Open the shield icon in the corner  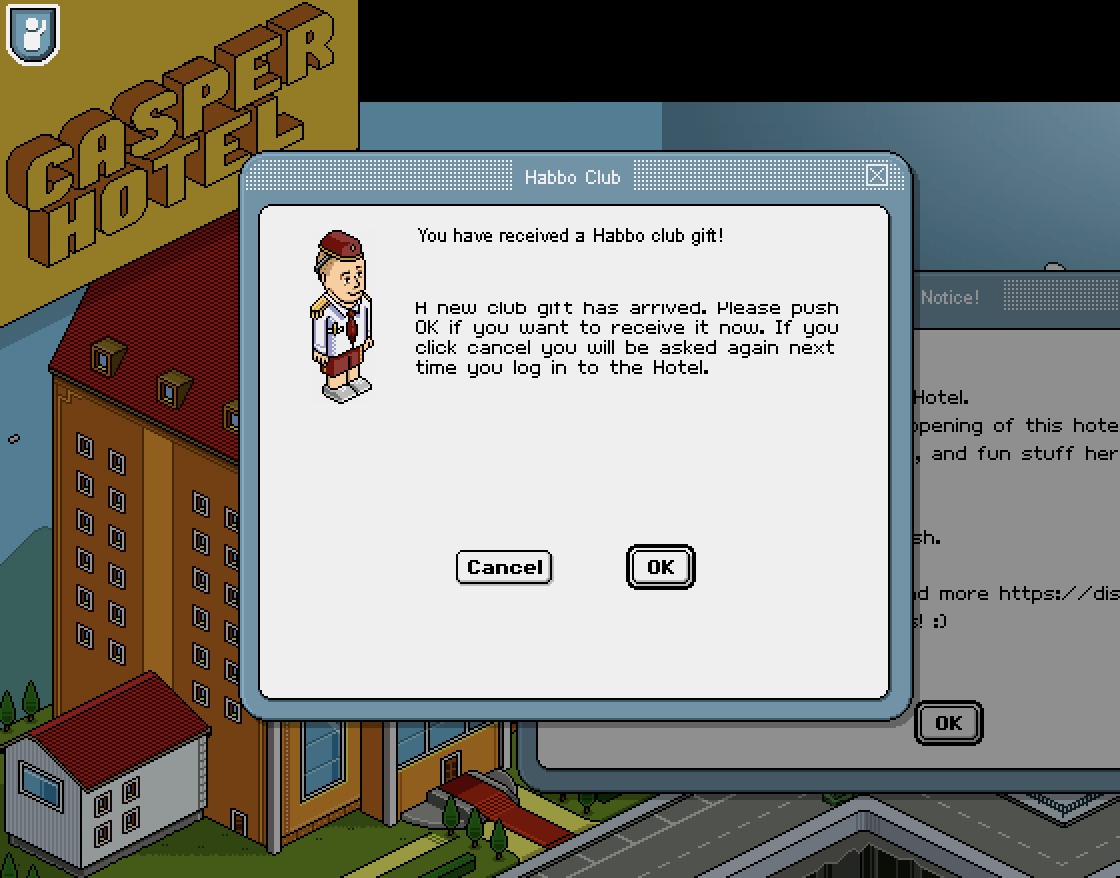(x=33, y=34)
